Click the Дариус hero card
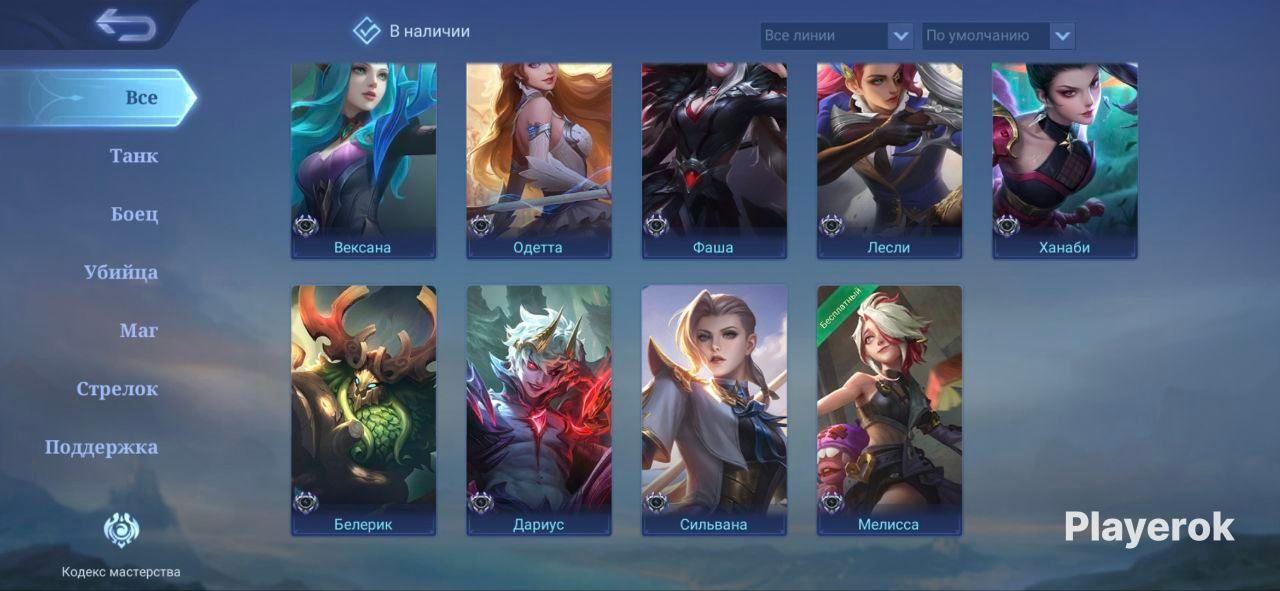 coord(539,410)
